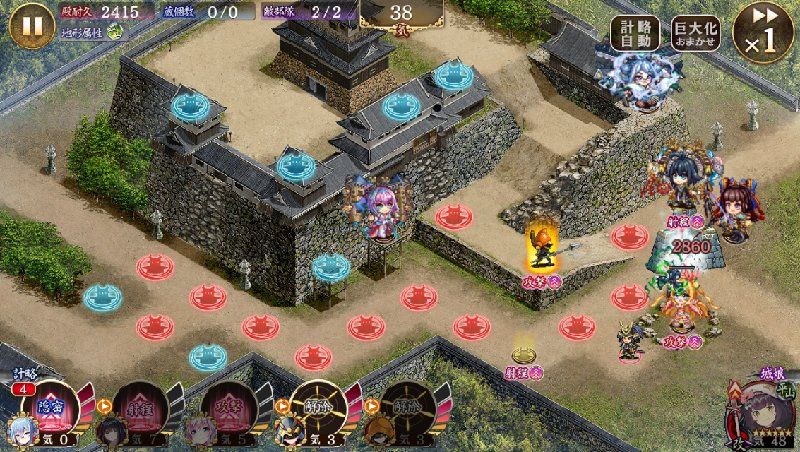This screenshot has width=800, height=452.
Task: Use the 射程 range stratagem
Action: (x=133, y=410)
